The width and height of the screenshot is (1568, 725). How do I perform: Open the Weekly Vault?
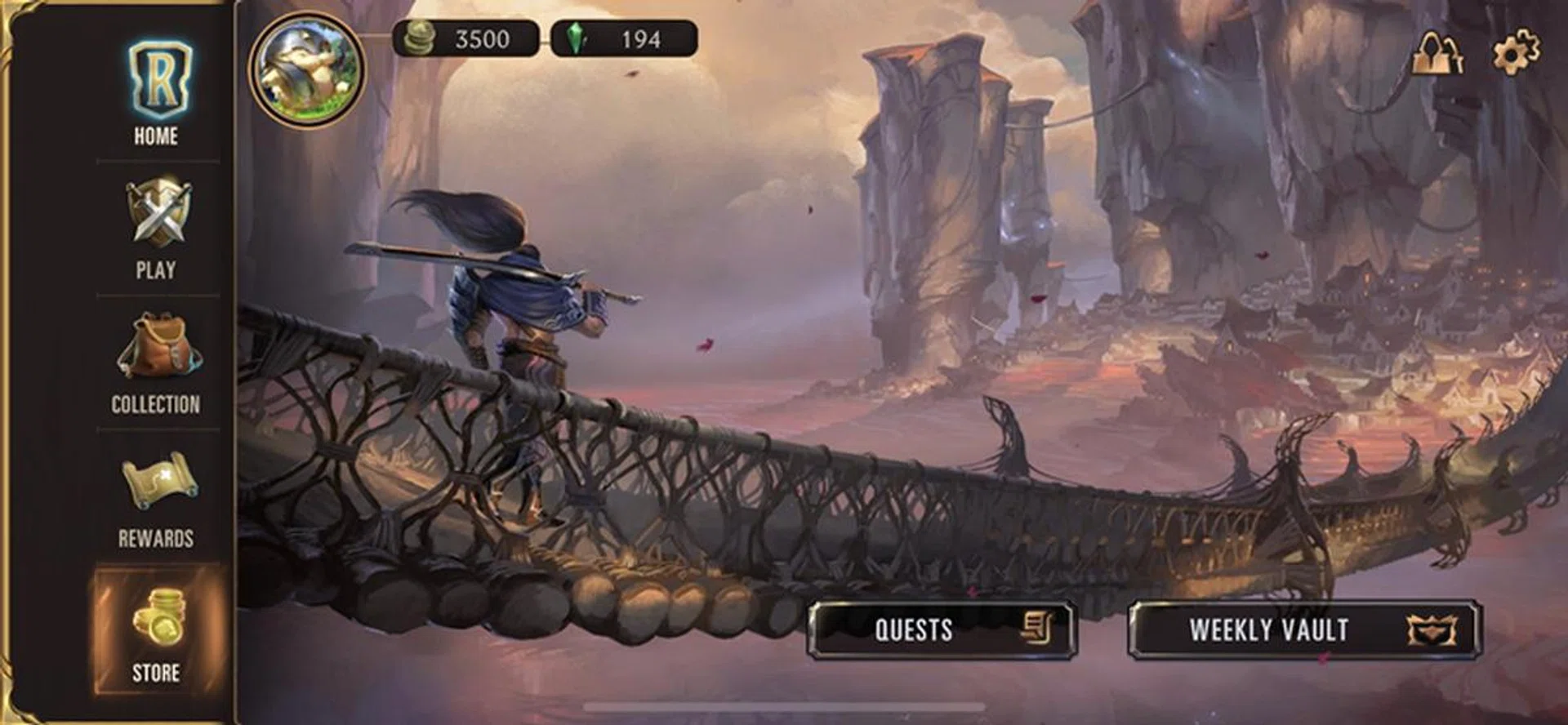(x=1304, y=629)
